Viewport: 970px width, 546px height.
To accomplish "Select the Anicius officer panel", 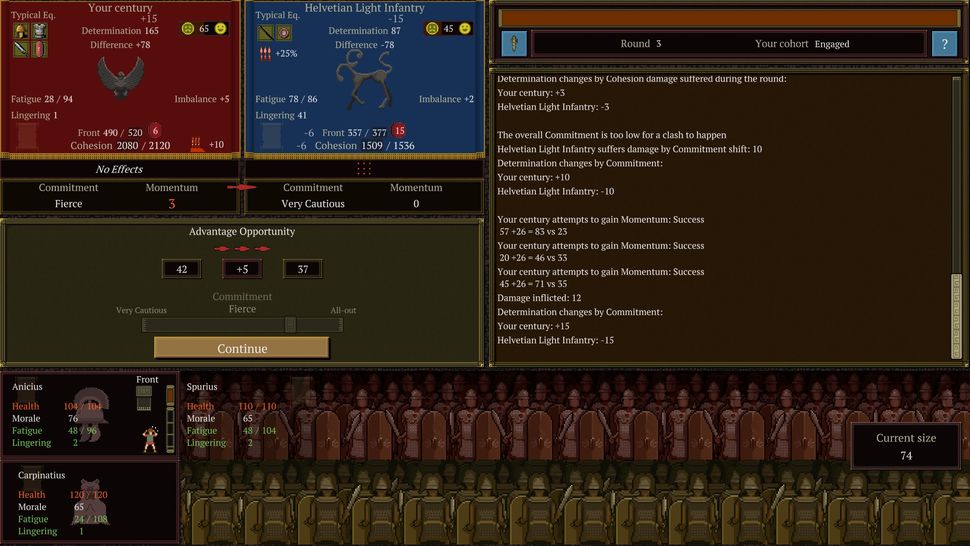I will (x=88, y=415).
